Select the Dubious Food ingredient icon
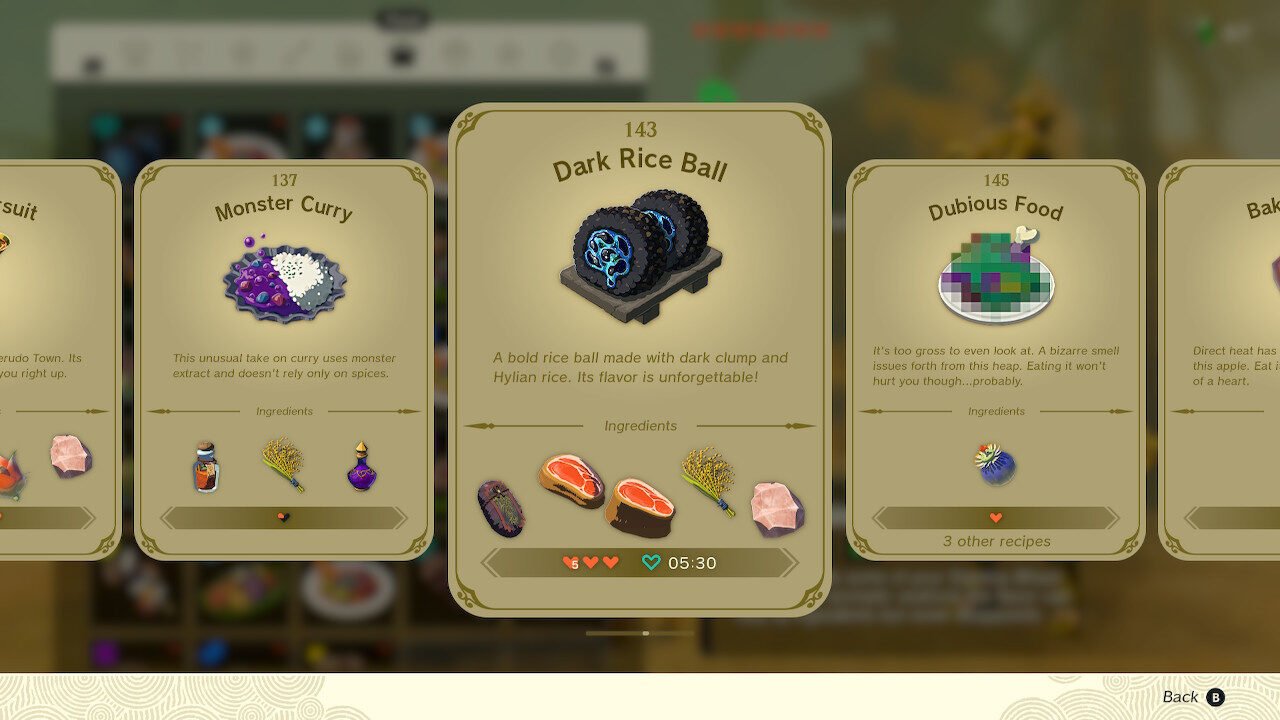This screenshot has width=1280, height=720. click(995, 465)
